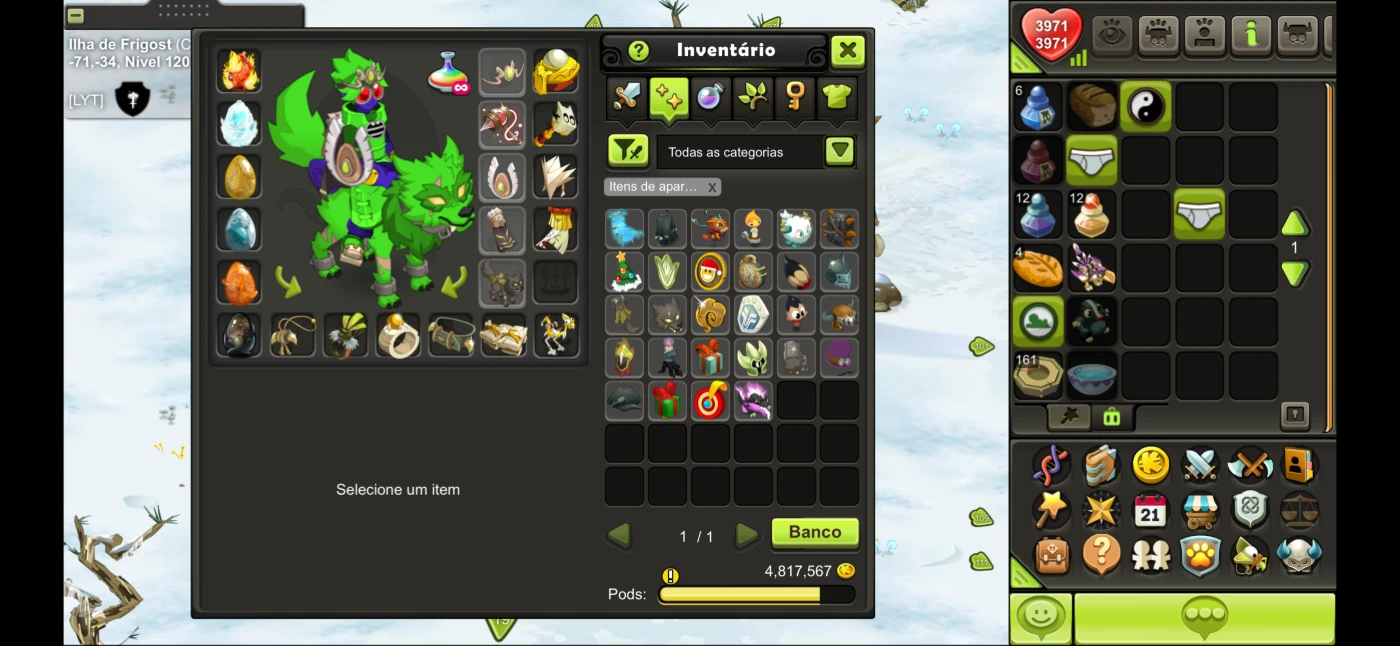The width and height of the screenshot is (1400, 646).
Task: Remove the Itens de aparência filter tag
Action: coord(712,187)
